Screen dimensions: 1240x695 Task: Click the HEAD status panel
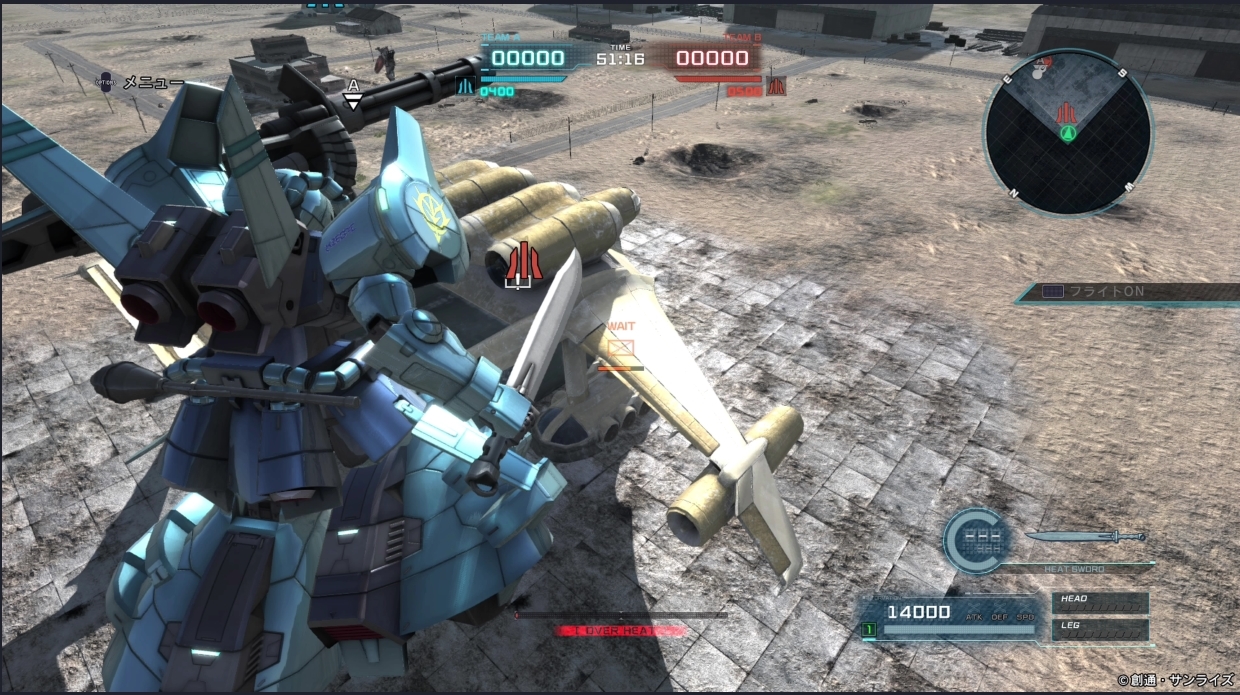pyautogui.click(x=1100, y=602)
